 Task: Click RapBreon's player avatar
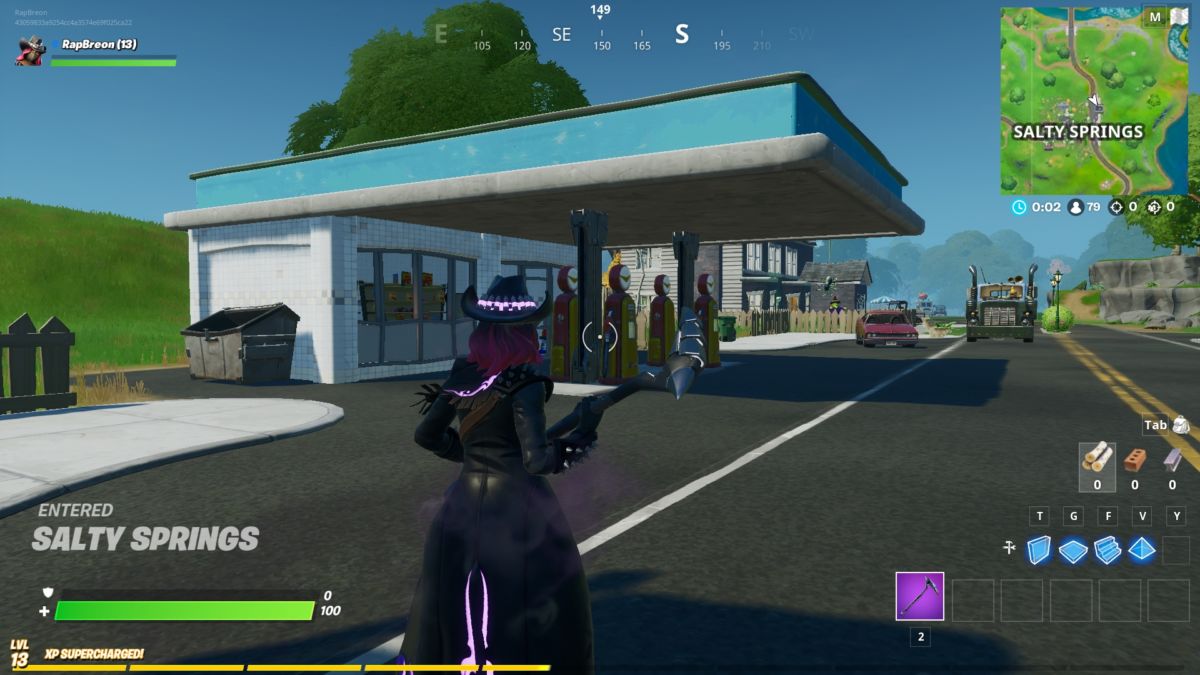coord(30,50)
